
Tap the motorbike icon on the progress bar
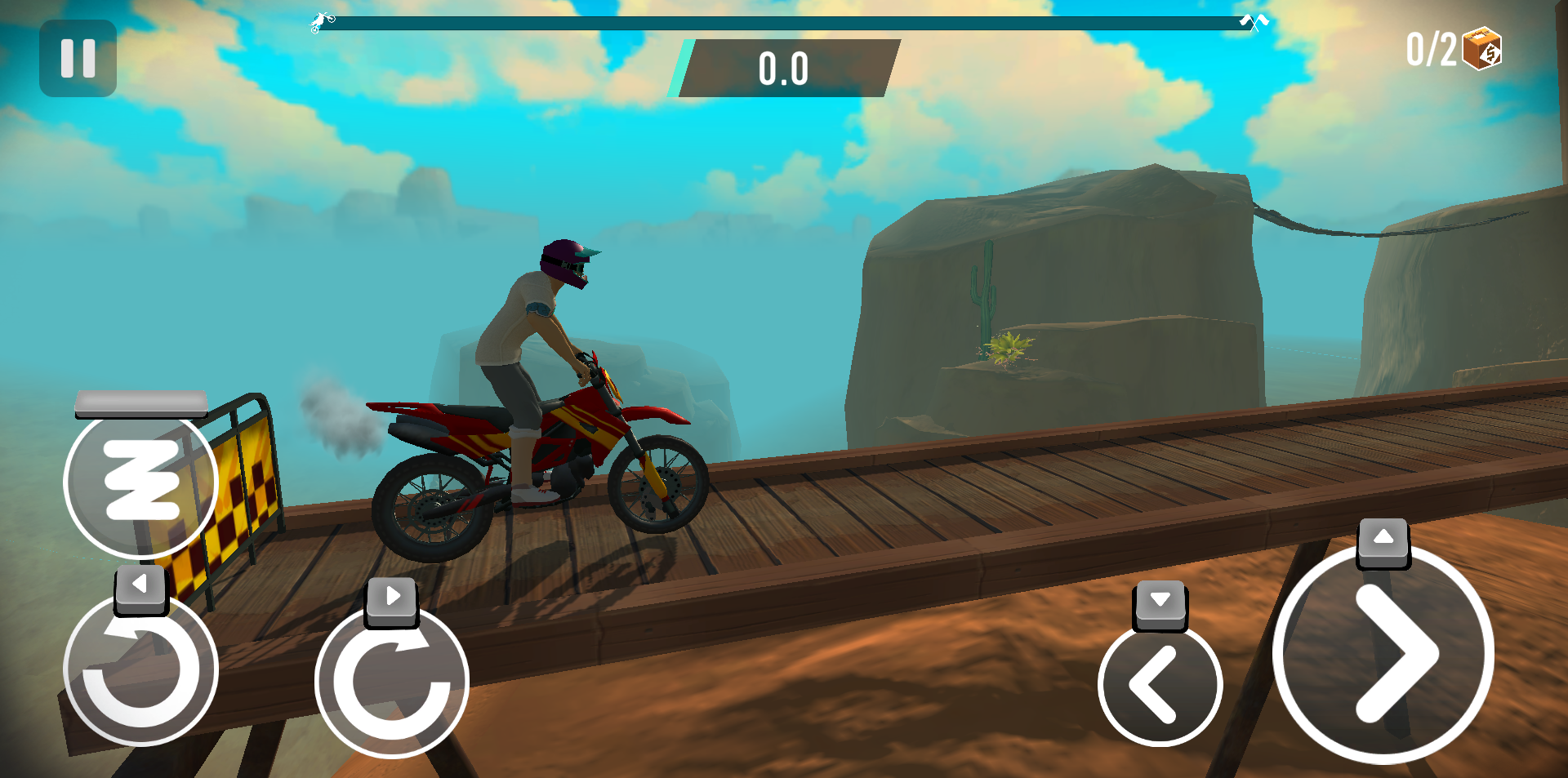(x=320, y=20)
